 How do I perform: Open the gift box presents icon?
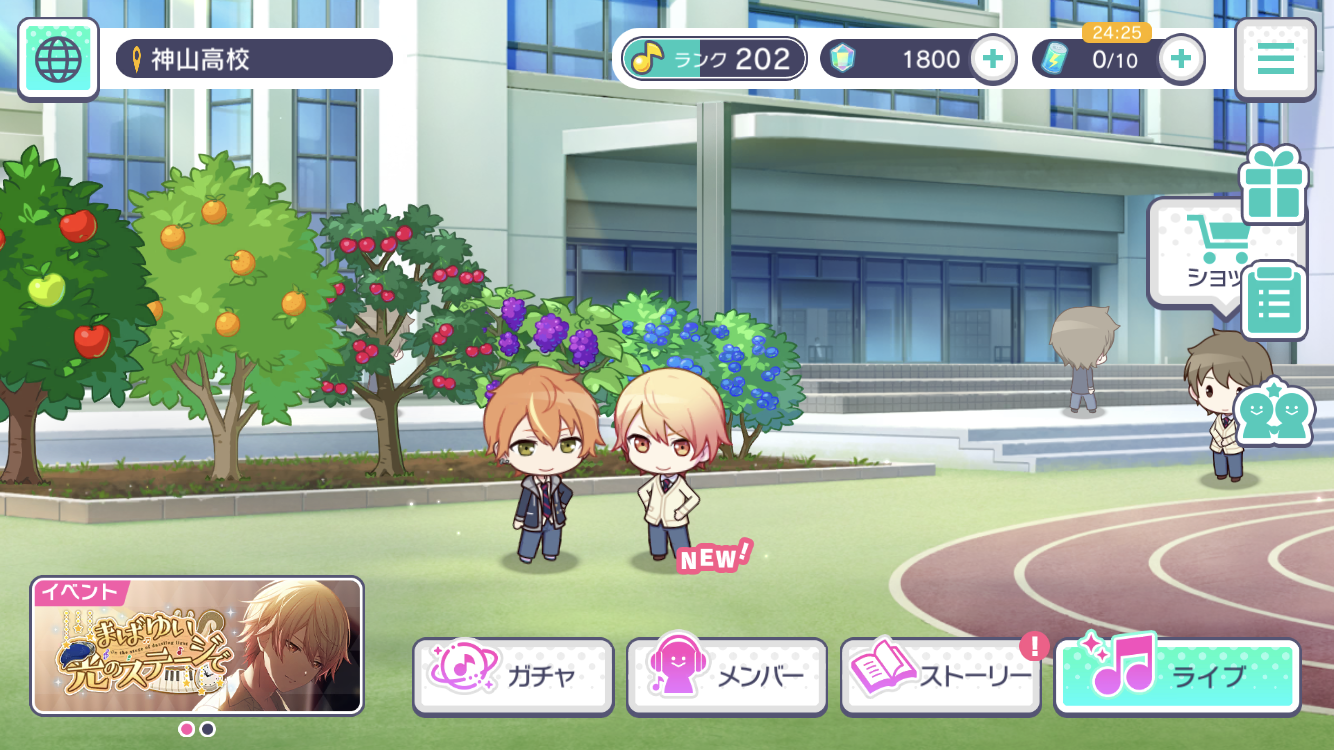point(1273,185)
